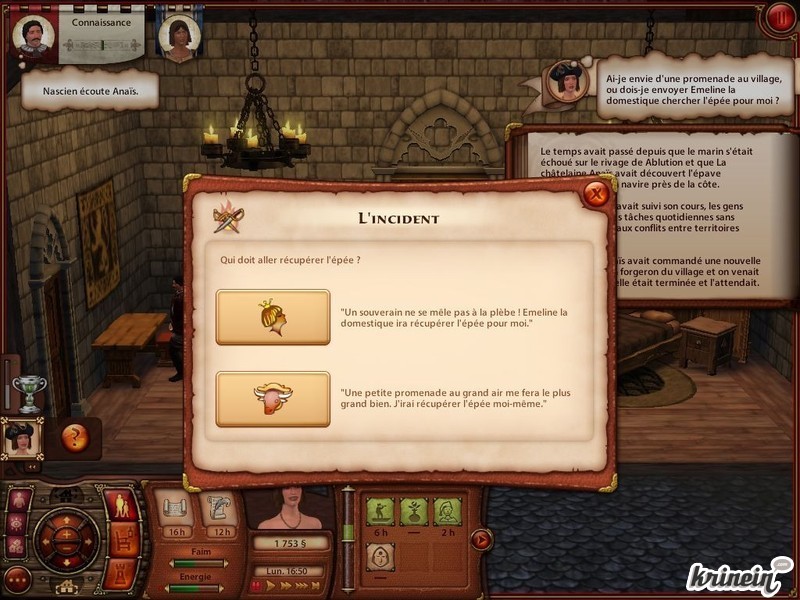Switch to the castle tower mode tab
The height and width of the screenshot is (600, 800).
[x=121, y=573]
